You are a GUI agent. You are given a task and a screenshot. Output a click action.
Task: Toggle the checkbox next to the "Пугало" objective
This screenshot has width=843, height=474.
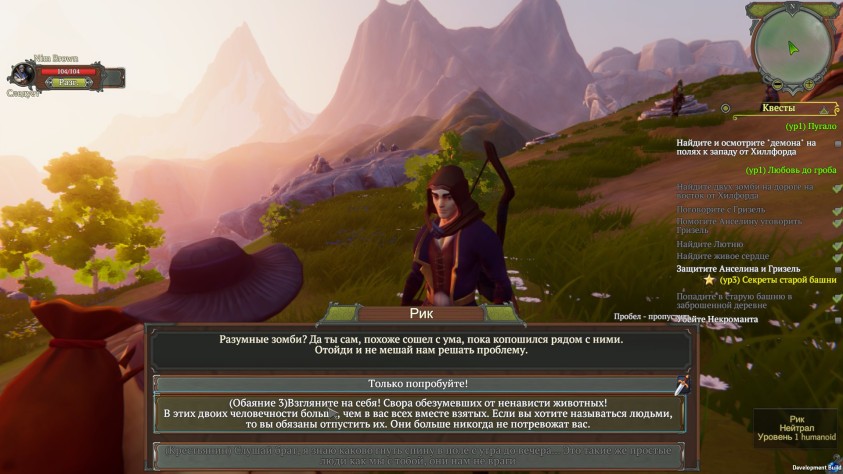click(x=837, y=144)
